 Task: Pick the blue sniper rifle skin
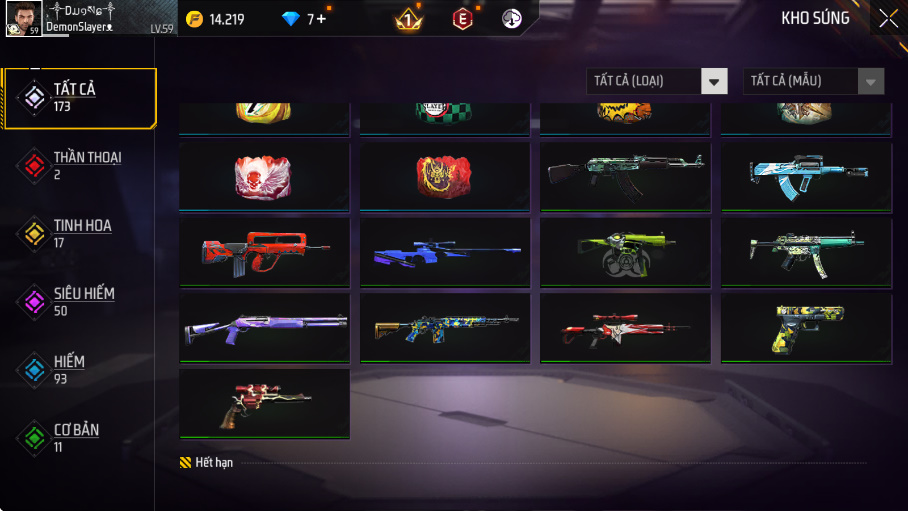444,252
